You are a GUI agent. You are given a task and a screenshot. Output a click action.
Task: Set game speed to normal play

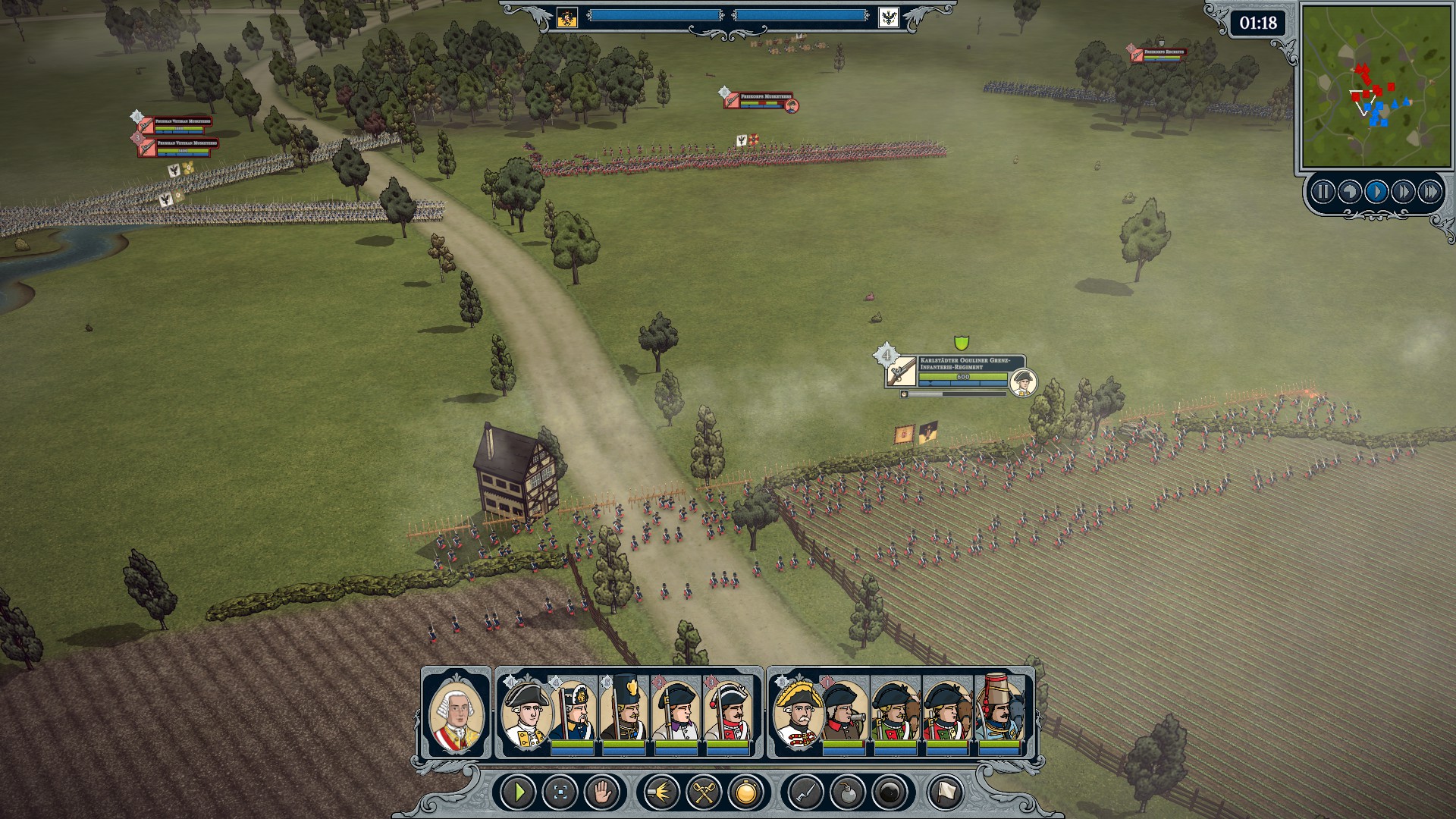click(1376, 192)
